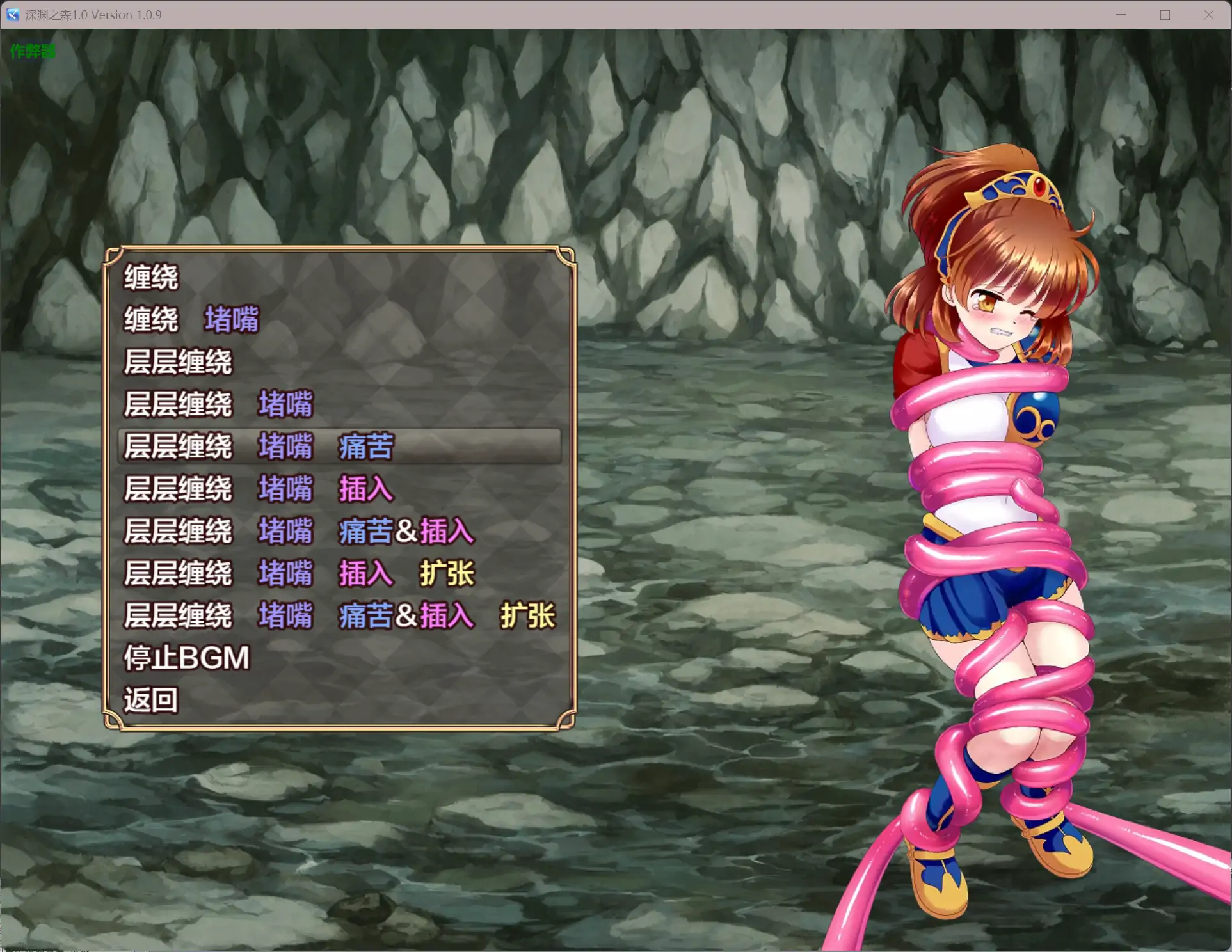This screenshot has height=952, width=1232.
Task: Minimize the 深渊之森 game window
Action: [x=1121, y=14]
